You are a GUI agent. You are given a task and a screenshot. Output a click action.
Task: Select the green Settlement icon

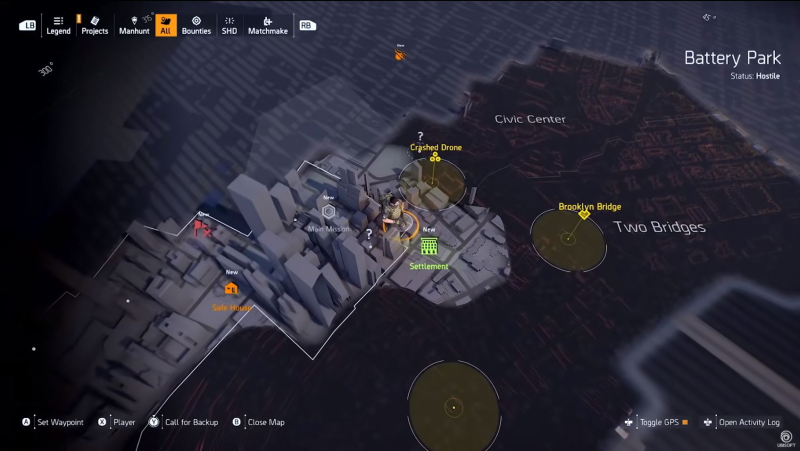point(429,246)
